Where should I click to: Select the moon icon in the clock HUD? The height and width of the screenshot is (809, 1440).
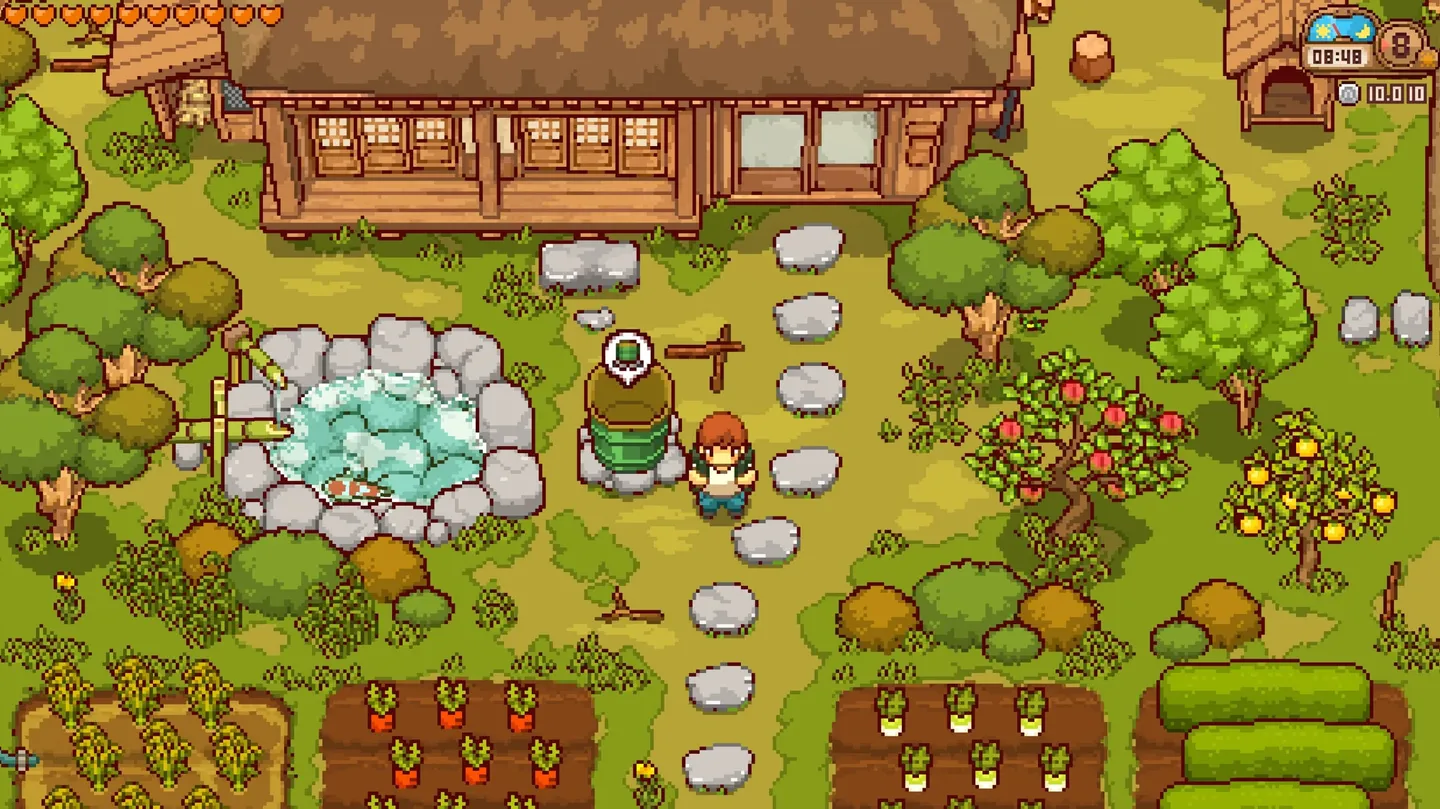[x=1362, y=31]
